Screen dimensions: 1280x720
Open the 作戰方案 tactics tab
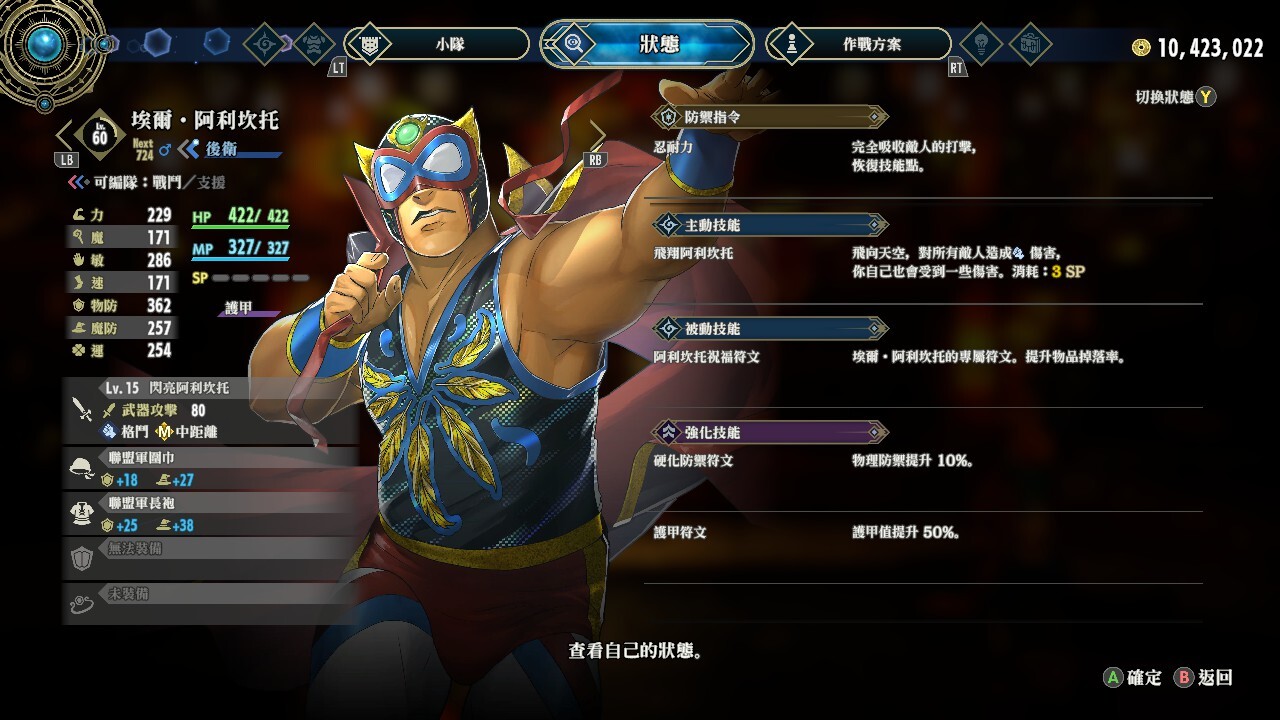858,44
